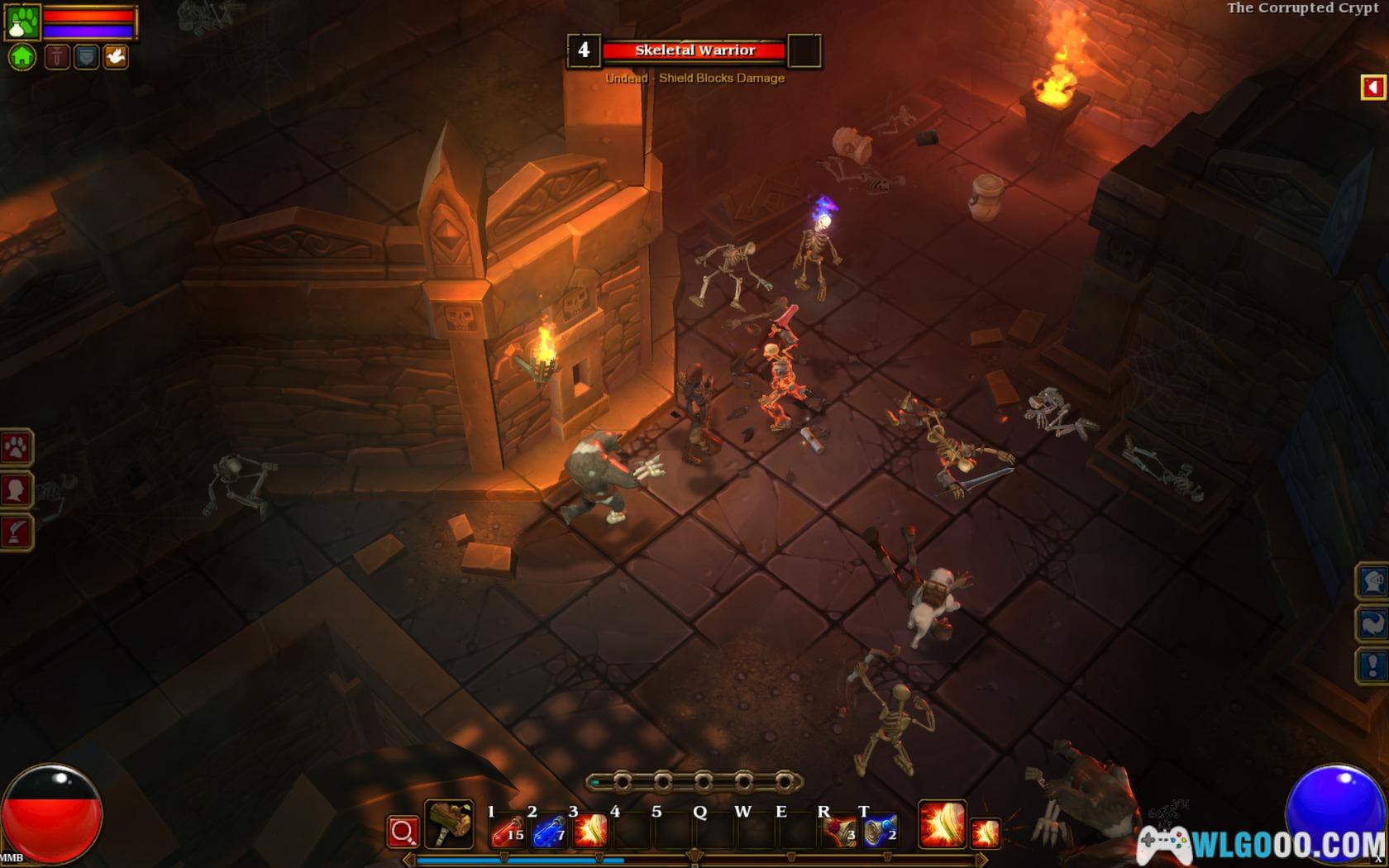Use the red scroll in slot R
The image size is (1389, 868).
pyautogui.click(x=839, y=830)
